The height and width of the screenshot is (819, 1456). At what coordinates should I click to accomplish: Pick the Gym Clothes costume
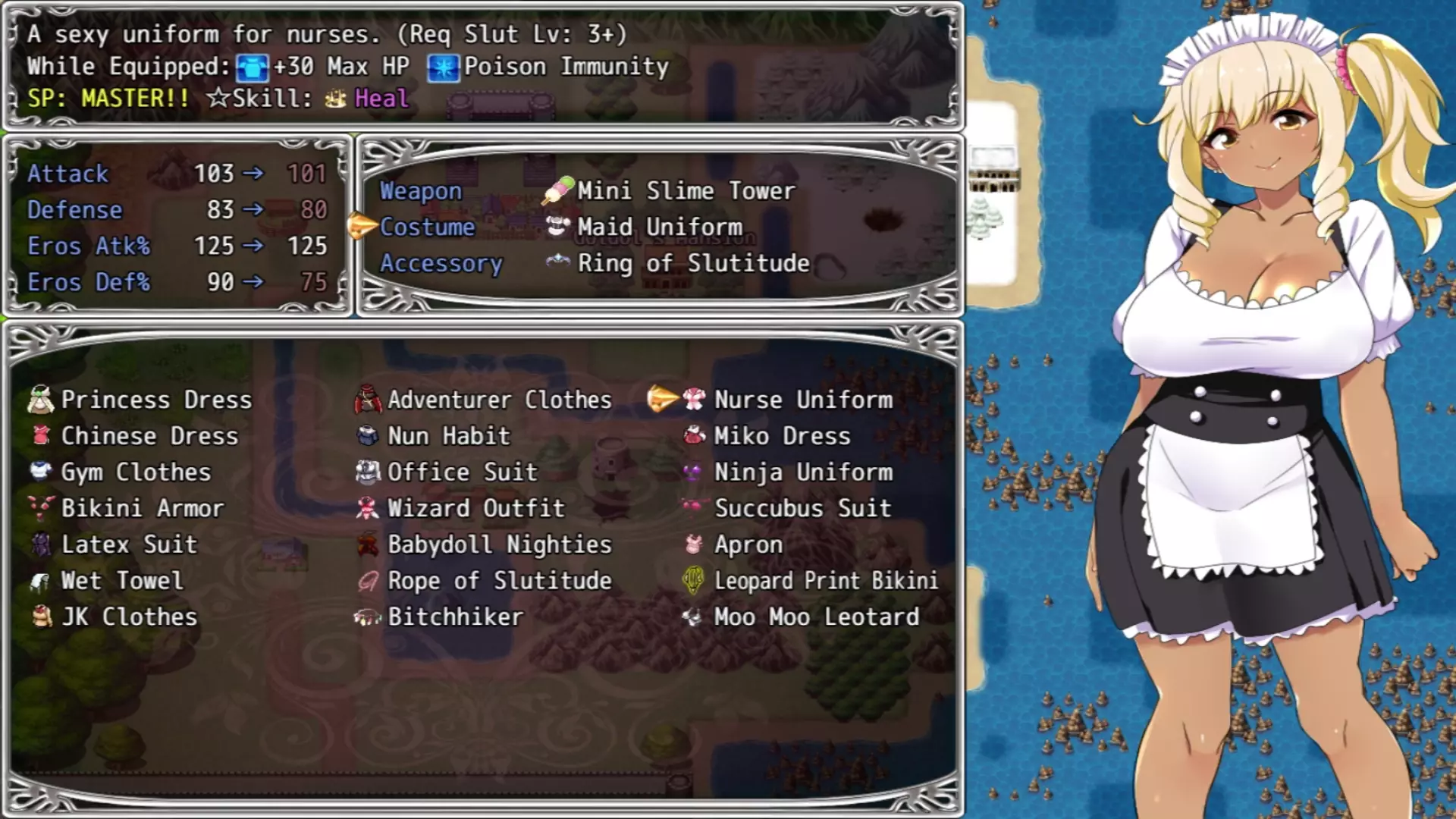coord(135,472)
